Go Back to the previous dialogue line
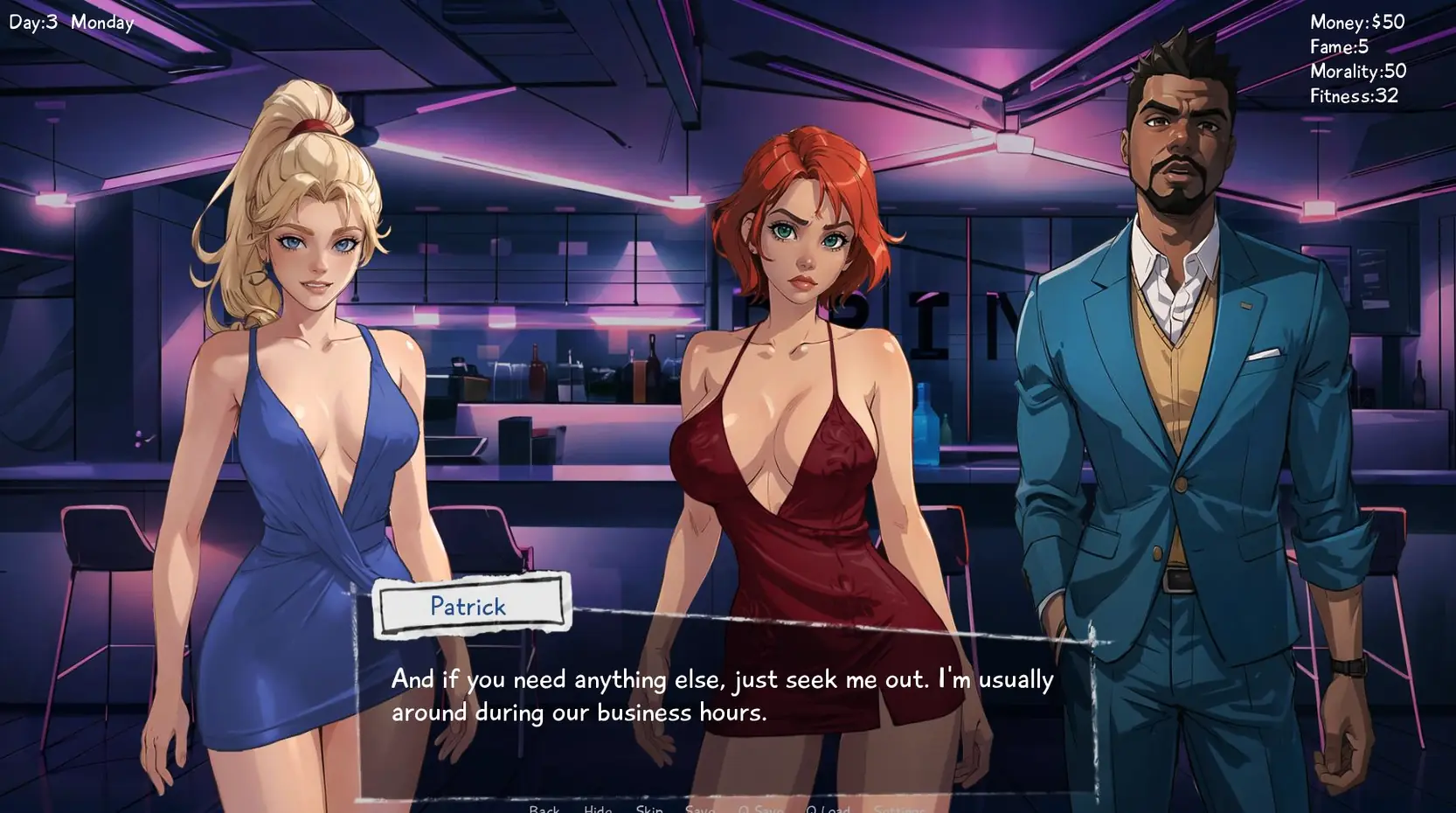Viewport: 1456px width, 813px height. (544, 809)
